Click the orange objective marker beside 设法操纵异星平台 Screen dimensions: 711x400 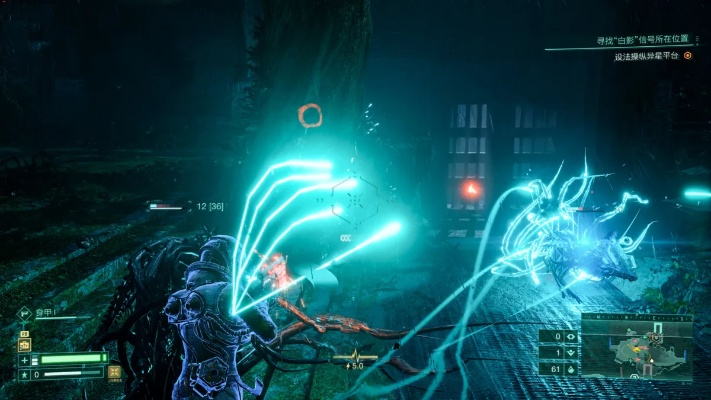click(x=687, y=56)
